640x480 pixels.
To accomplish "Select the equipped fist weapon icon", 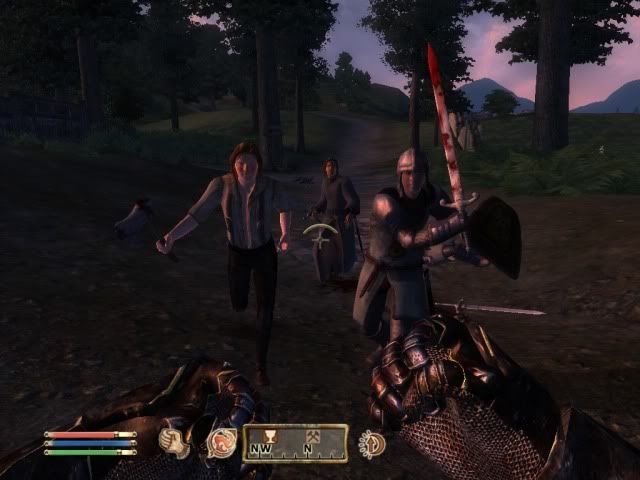I will pyautogui.click(x=175, y=441).
